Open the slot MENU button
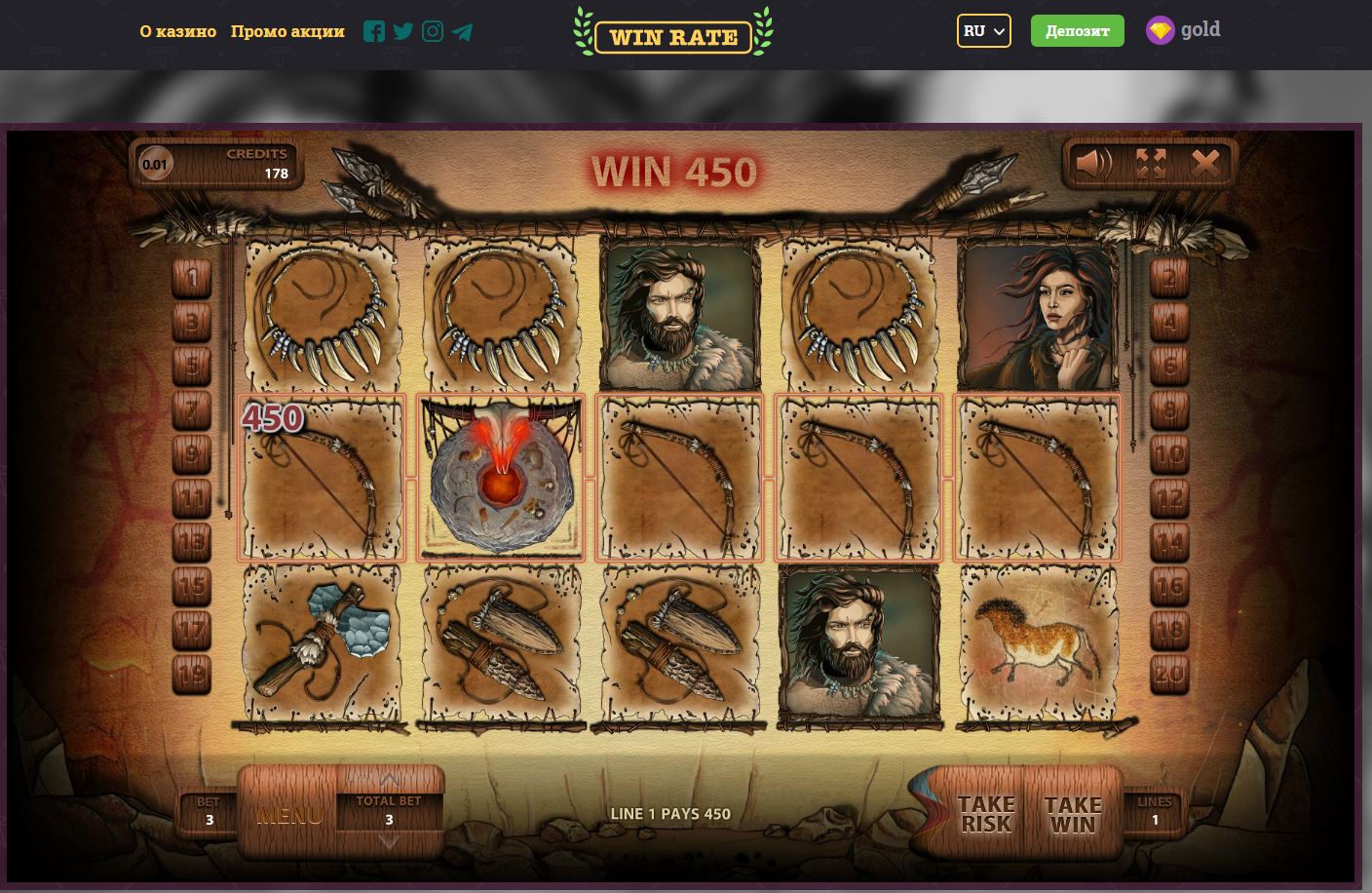The width and height of the screenshot is (1372, 893). point(288,814)
